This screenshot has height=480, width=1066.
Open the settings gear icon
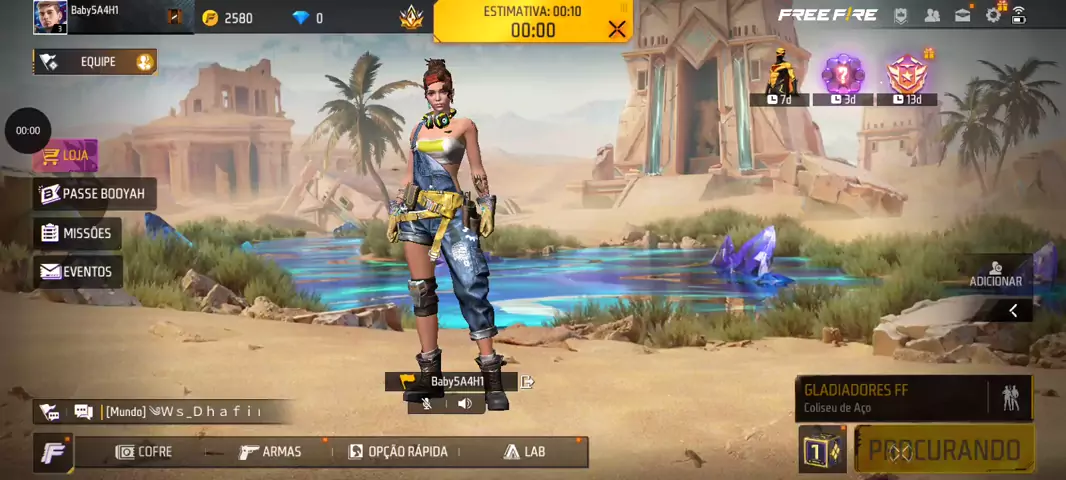tap(993, 15)
